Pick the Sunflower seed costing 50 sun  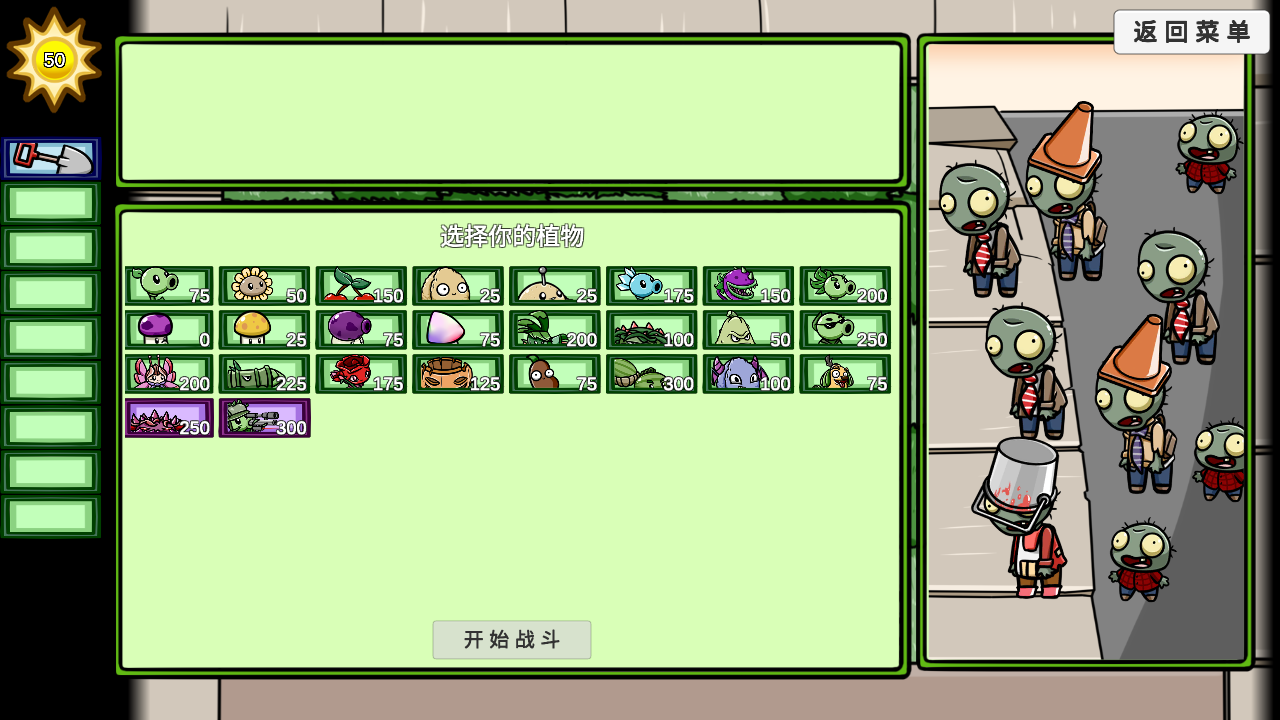263,285
